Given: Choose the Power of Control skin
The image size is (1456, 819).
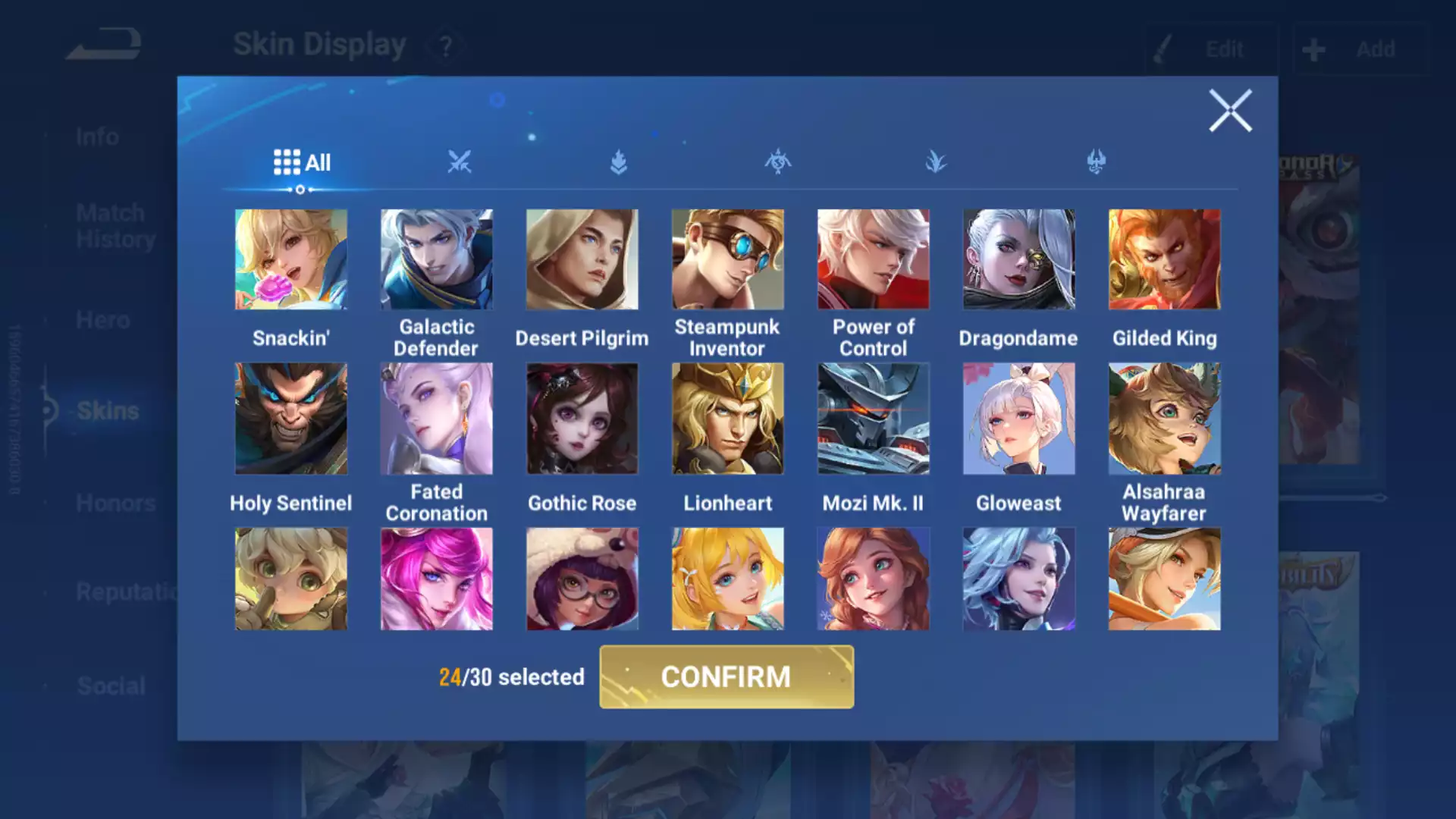Looking at the screenshot, I should pos(874,259).
